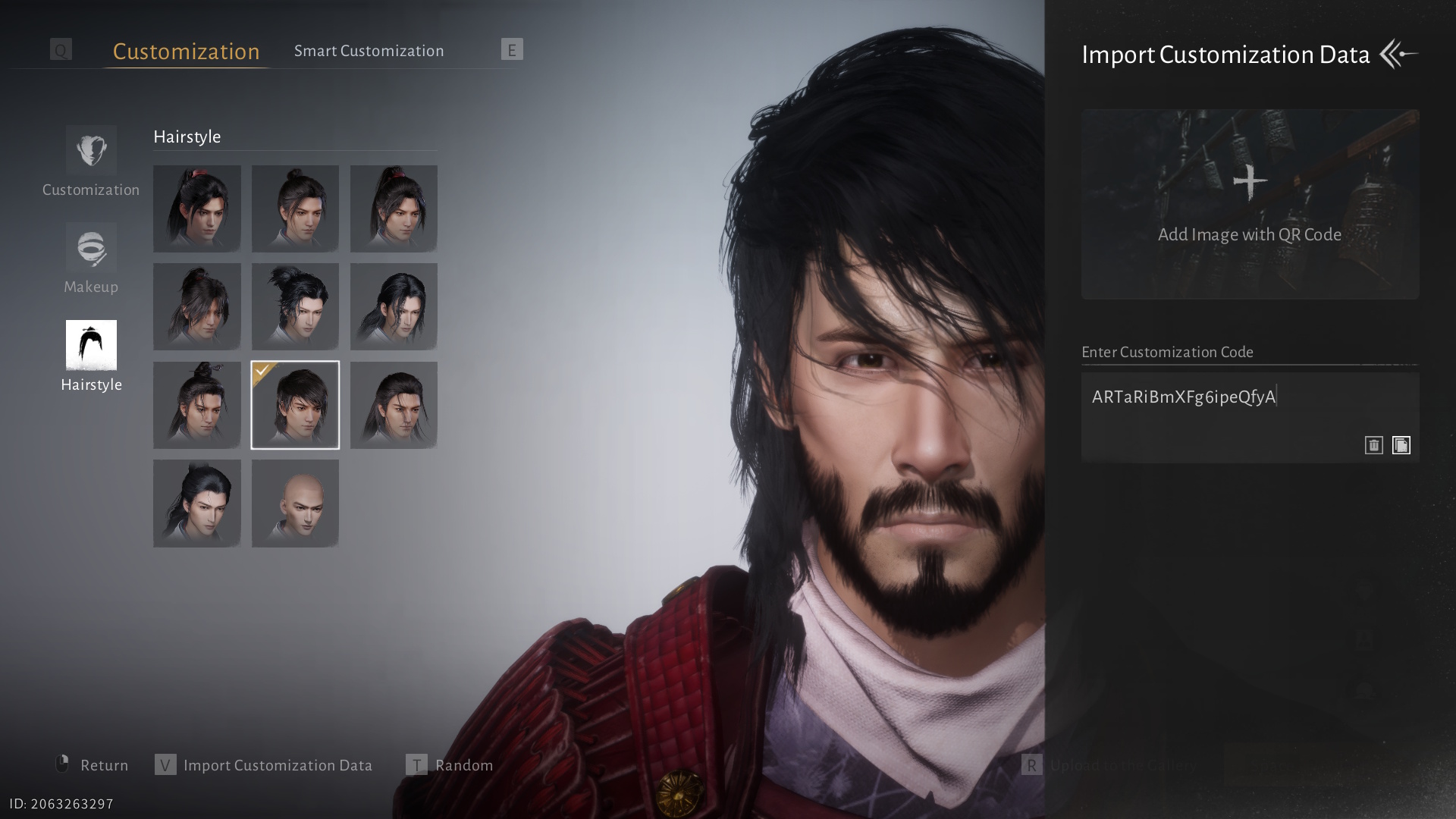Clear the code using the trash icon

[1373, 445]
